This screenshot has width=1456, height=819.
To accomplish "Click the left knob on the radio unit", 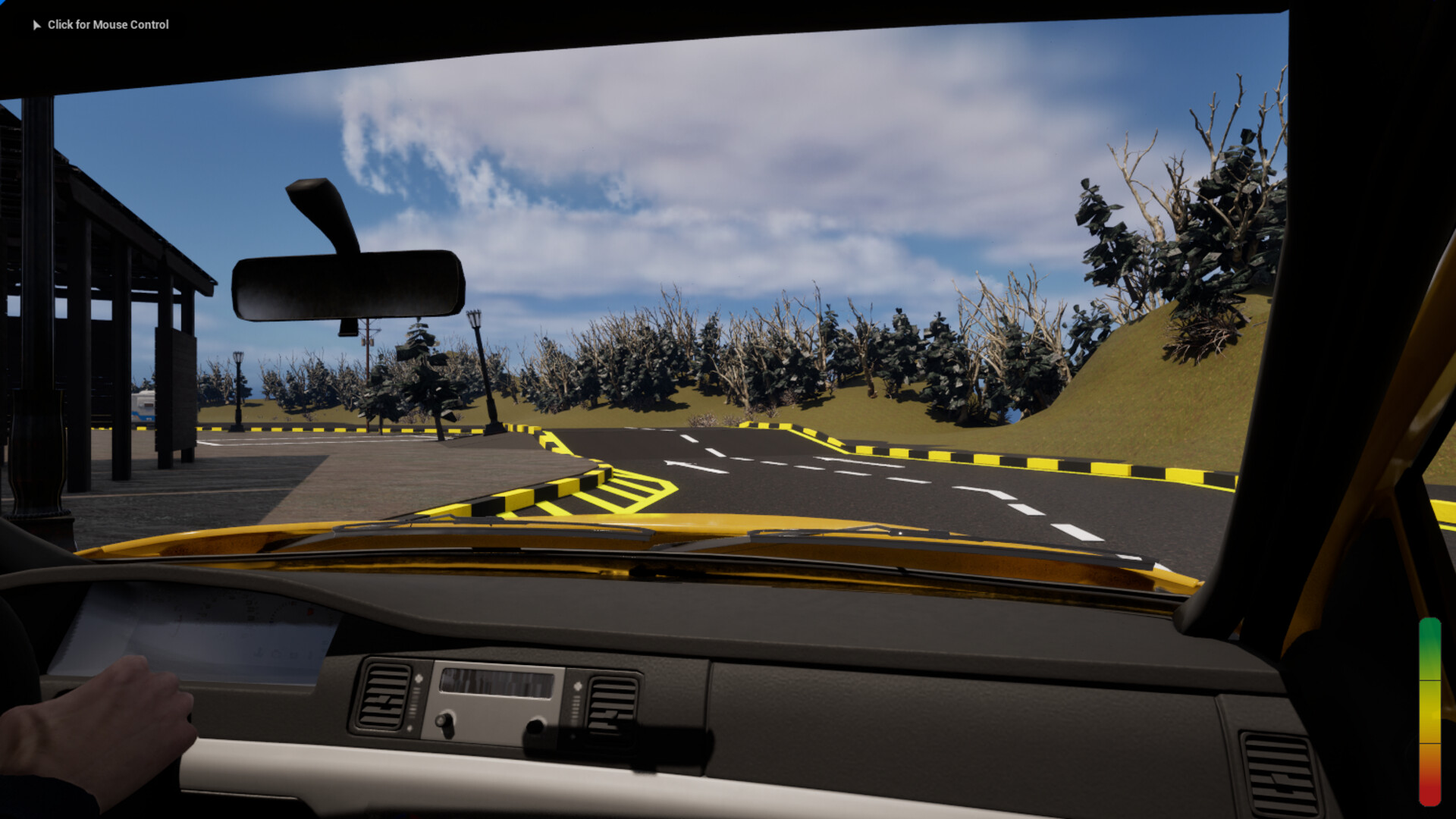I will click(444, 720).
